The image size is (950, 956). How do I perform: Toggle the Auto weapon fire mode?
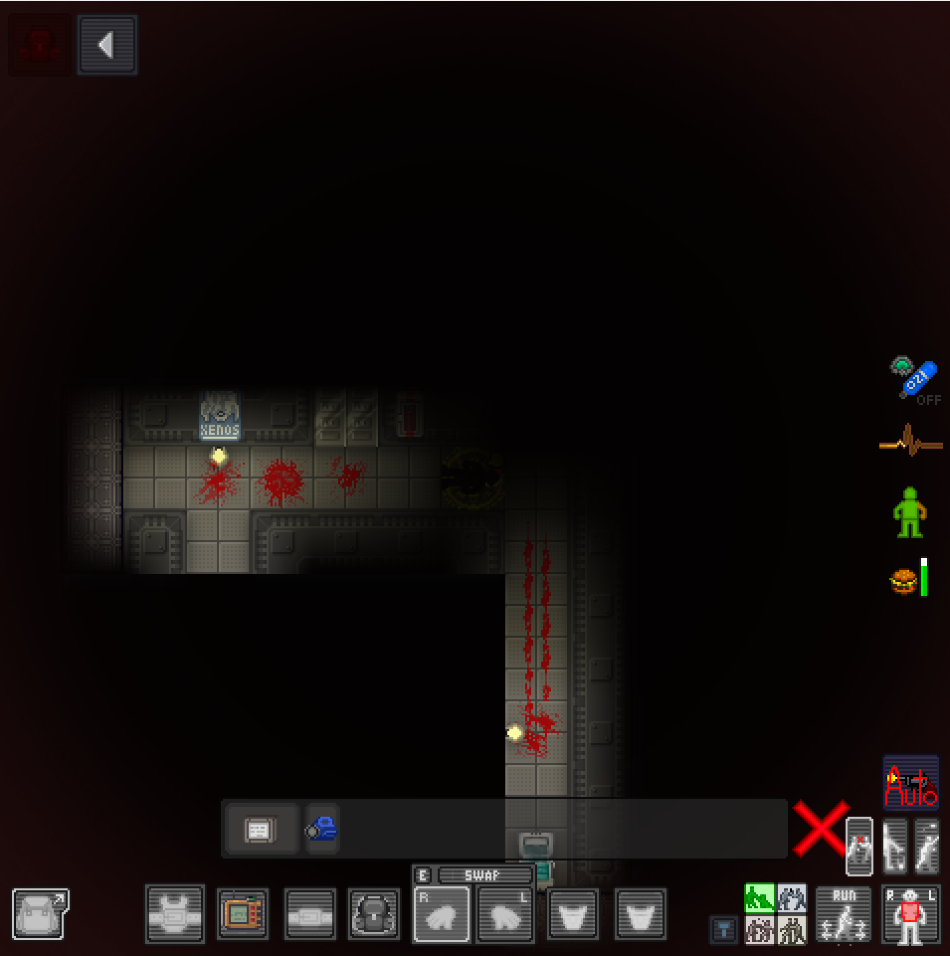pos(911,783)
